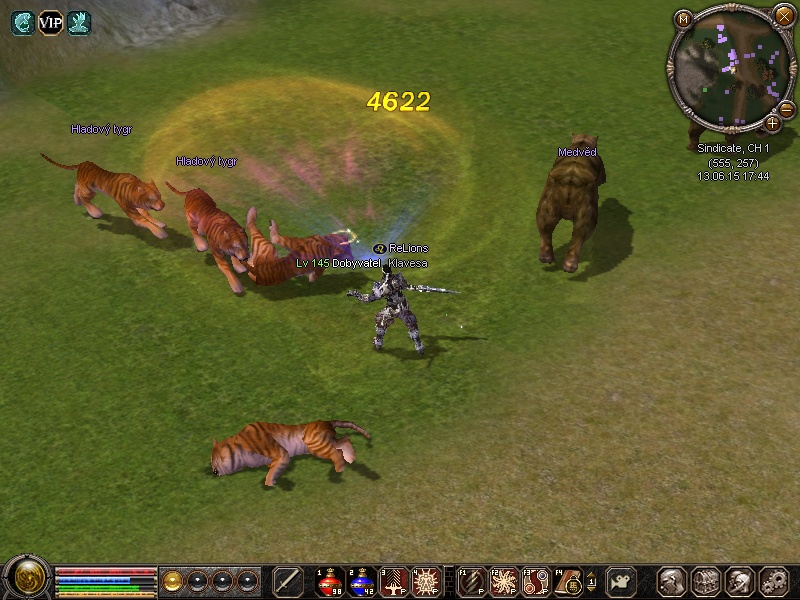Click the circular minimap
Screen dimensions: 800x600
(729, 68)
